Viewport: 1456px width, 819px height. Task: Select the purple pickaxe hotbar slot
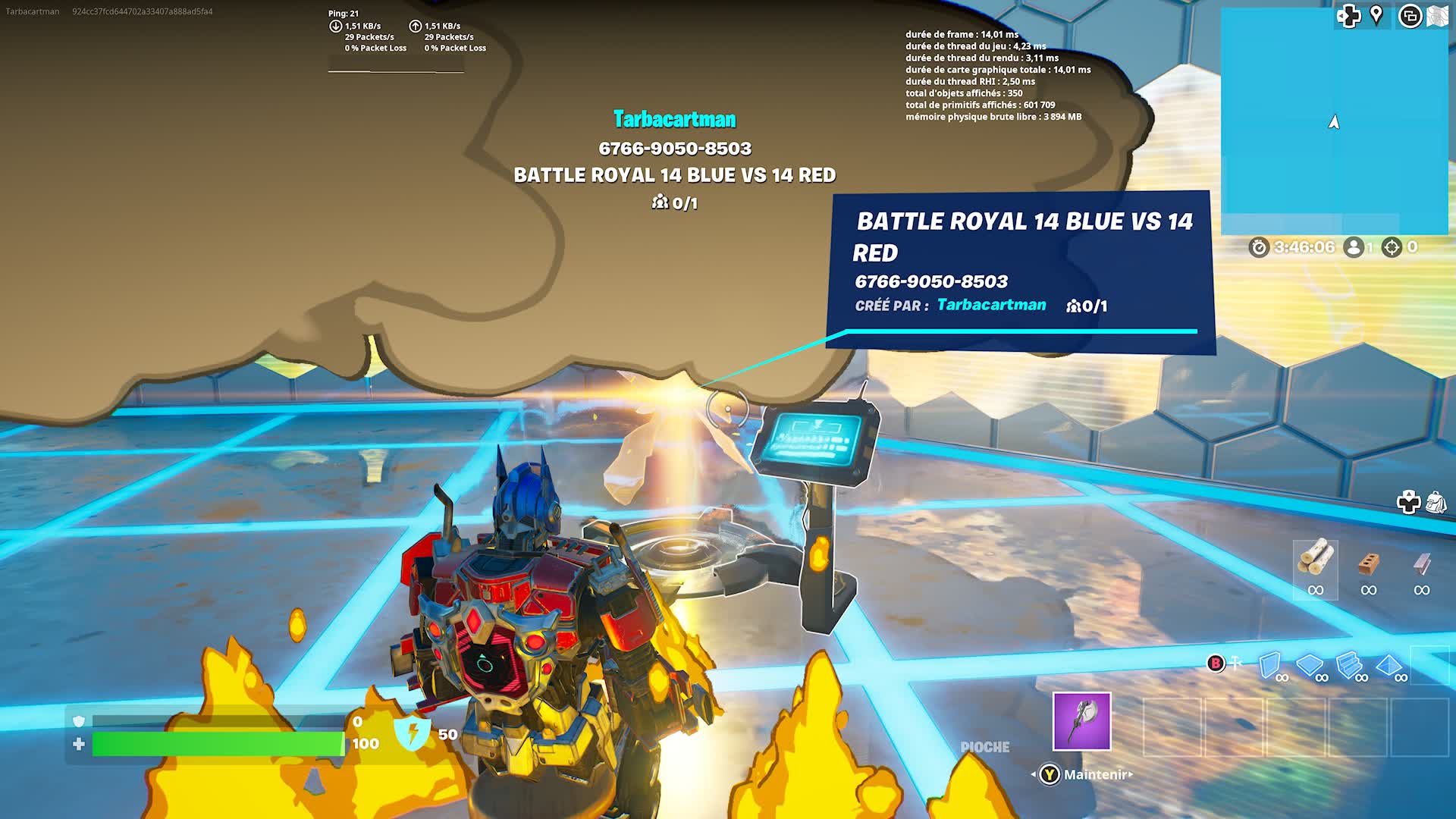point(1081,721)
